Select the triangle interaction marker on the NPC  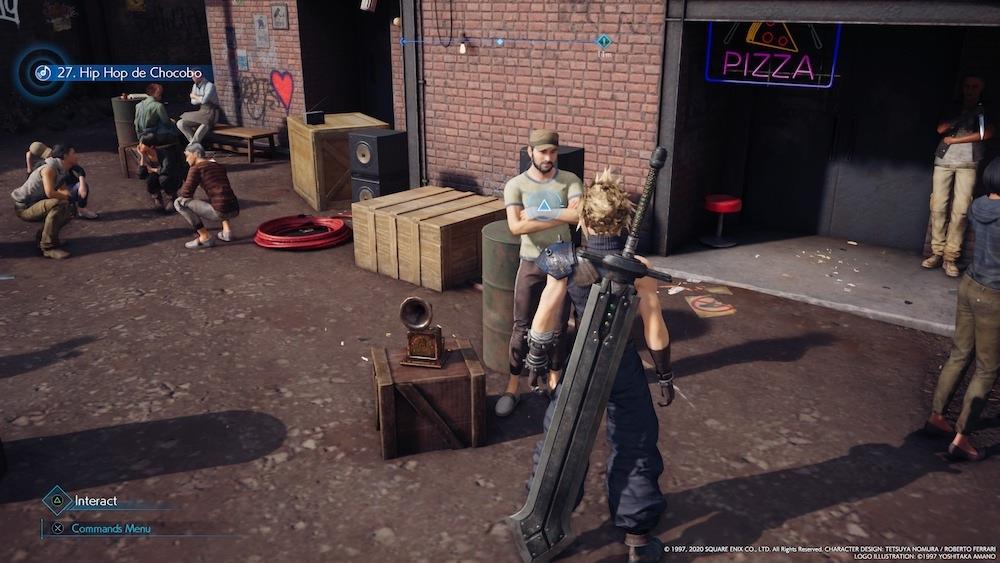click(x=543, y=206)
